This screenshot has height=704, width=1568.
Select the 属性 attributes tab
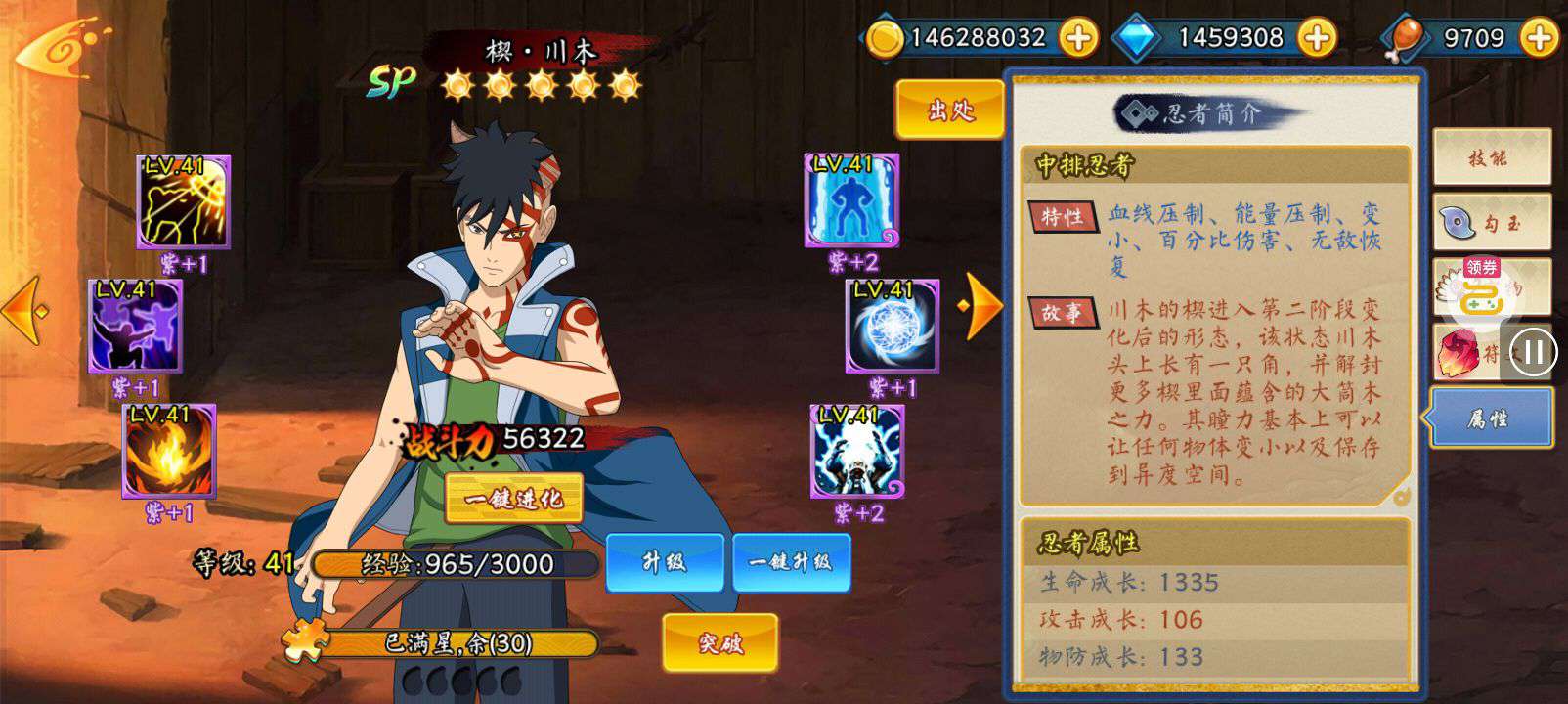[1490, 418]
